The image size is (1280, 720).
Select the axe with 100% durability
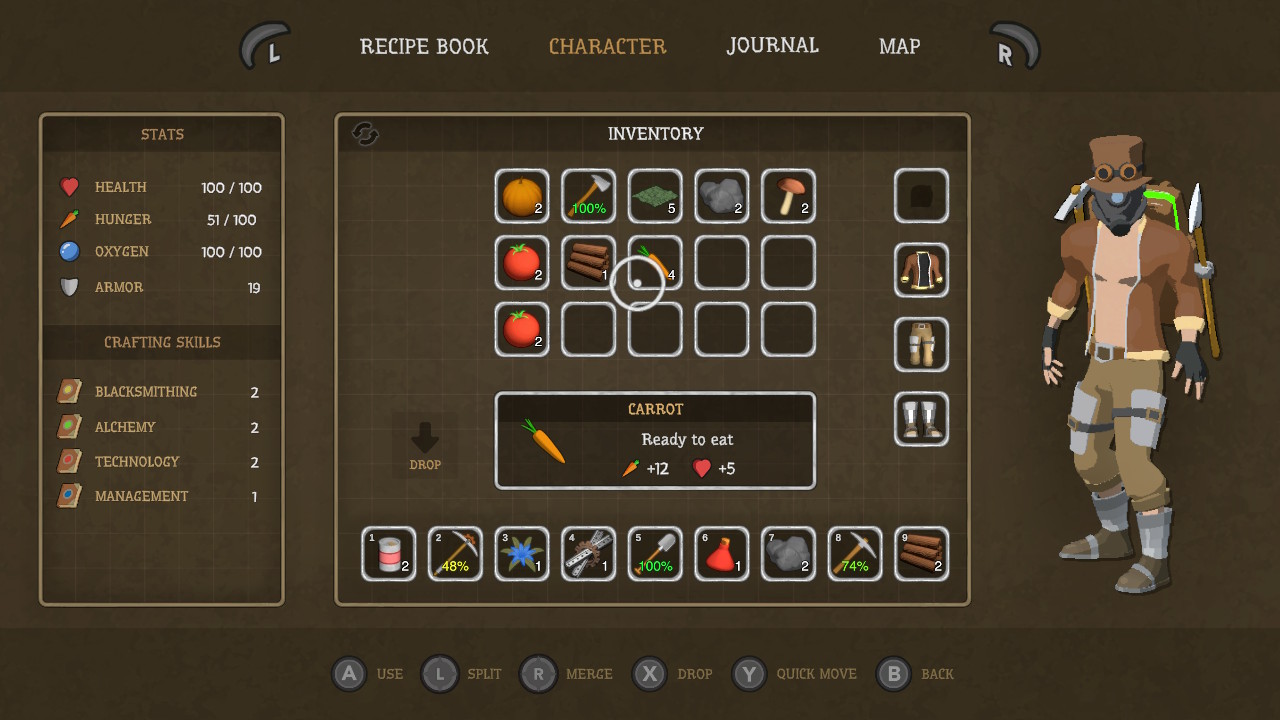click(588, 196)
